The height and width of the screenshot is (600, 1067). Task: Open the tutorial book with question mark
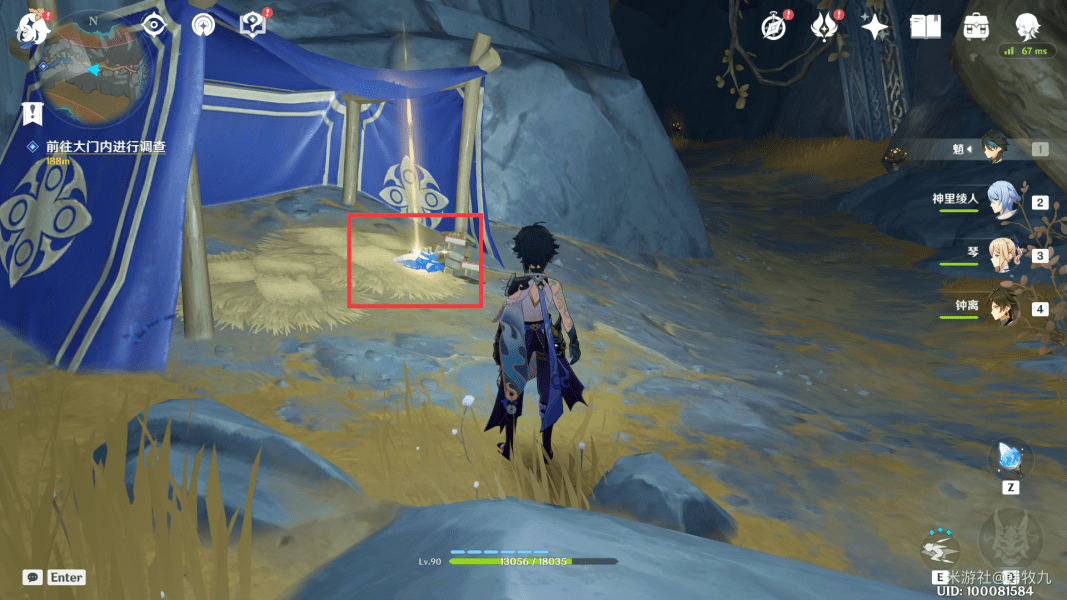[254, 26]
